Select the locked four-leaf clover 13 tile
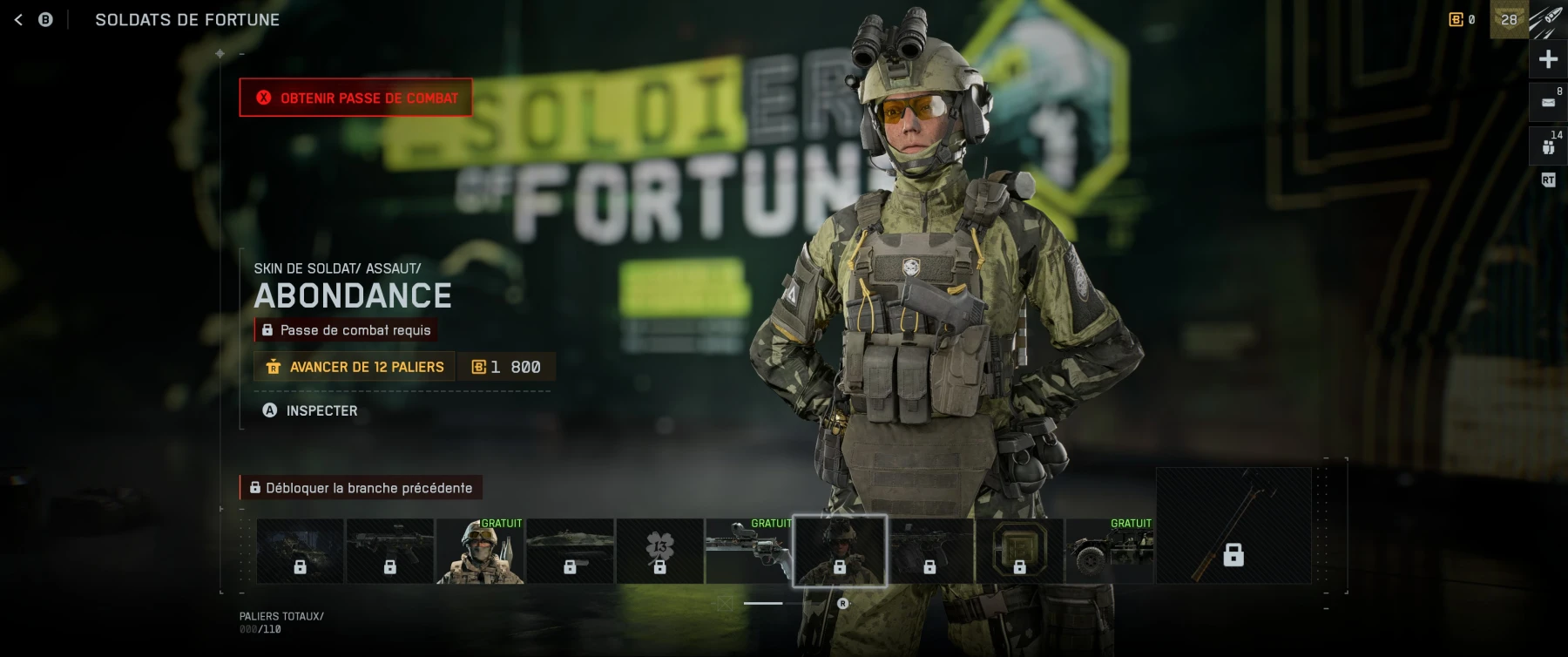The height and width of the screenshot is (657, 1568). point(659,552)
